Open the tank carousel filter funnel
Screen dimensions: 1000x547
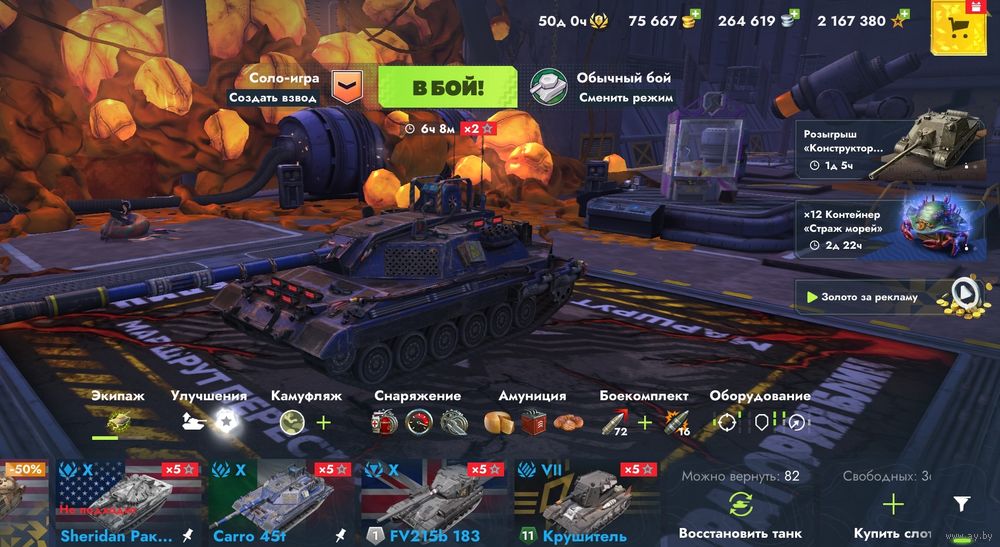tap(961, 504)
